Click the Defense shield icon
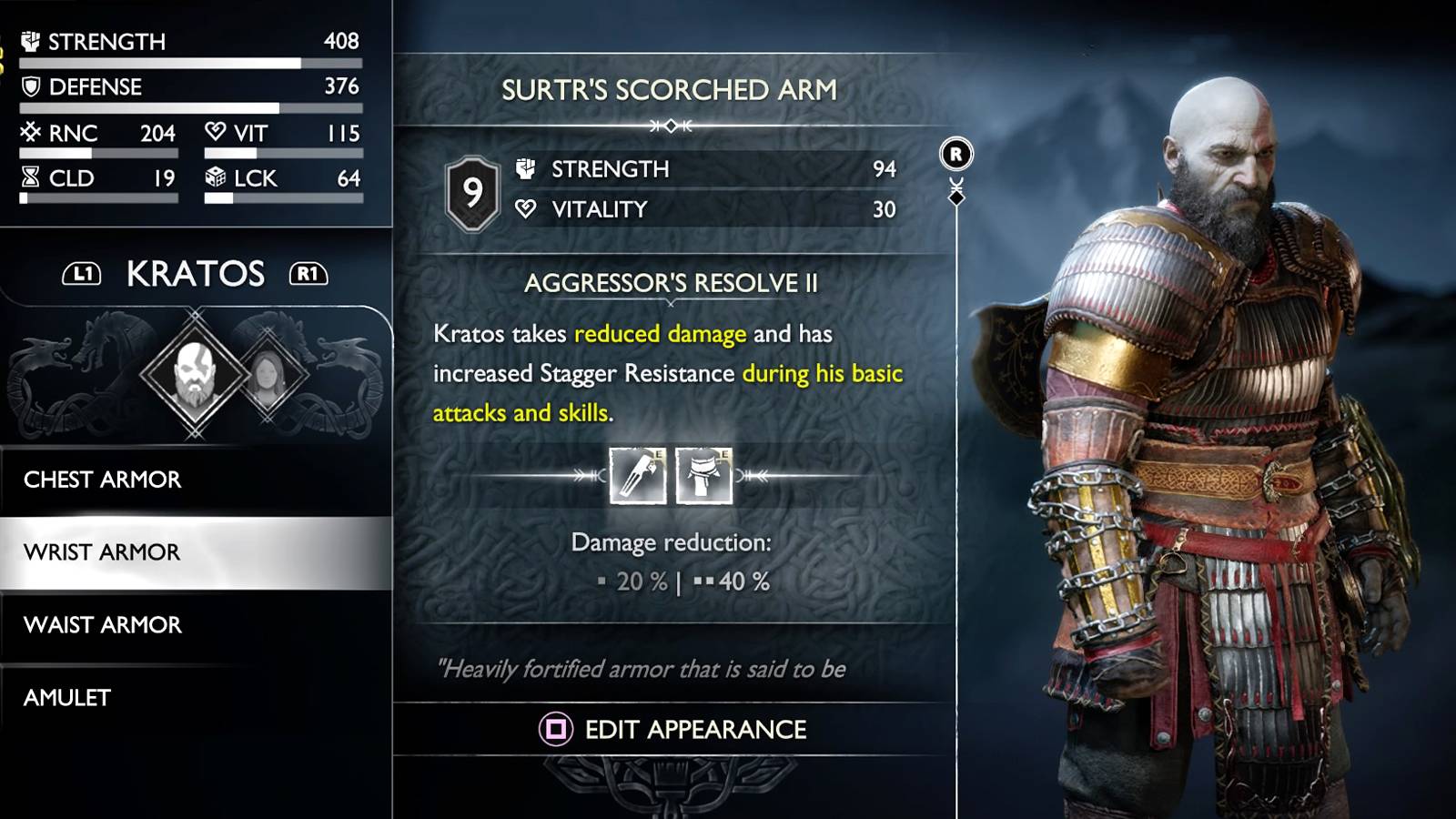 pos(30,86)
